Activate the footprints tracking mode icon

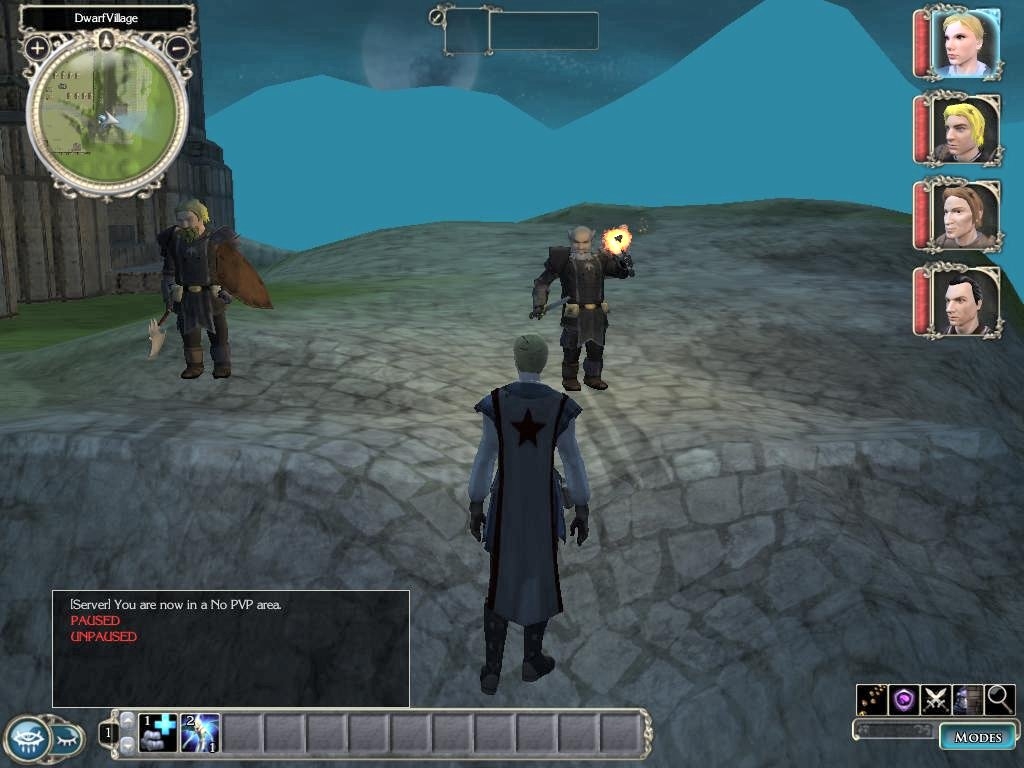(x=871, y=699)
